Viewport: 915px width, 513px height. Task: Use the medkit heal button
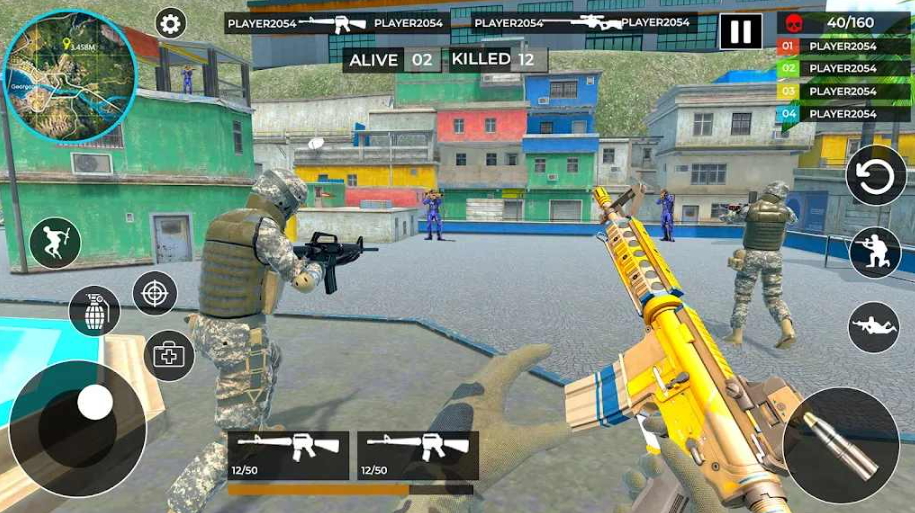tap(168, 354)
